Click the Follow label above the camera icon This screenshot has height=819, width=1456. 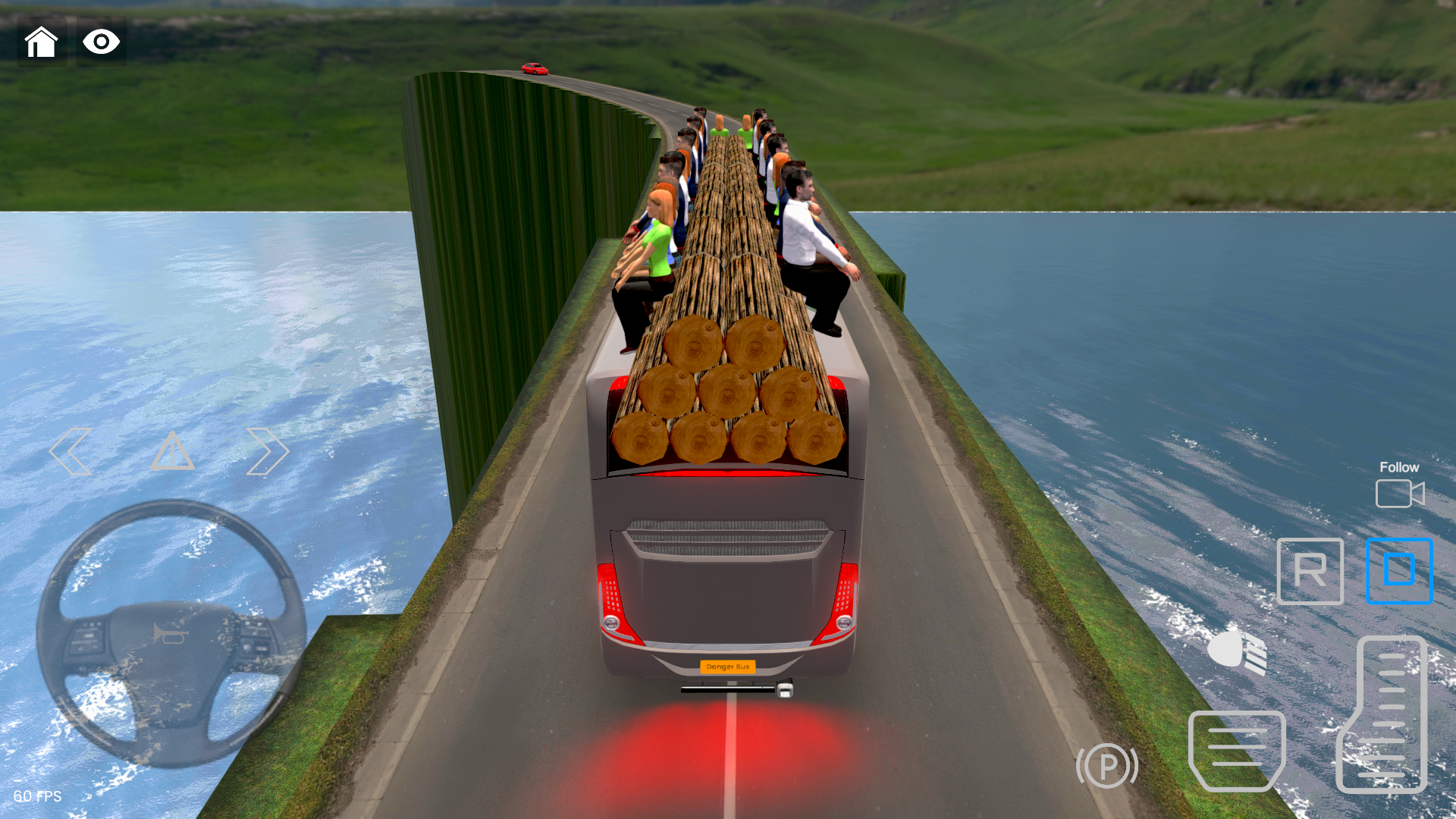[1399, 467]
